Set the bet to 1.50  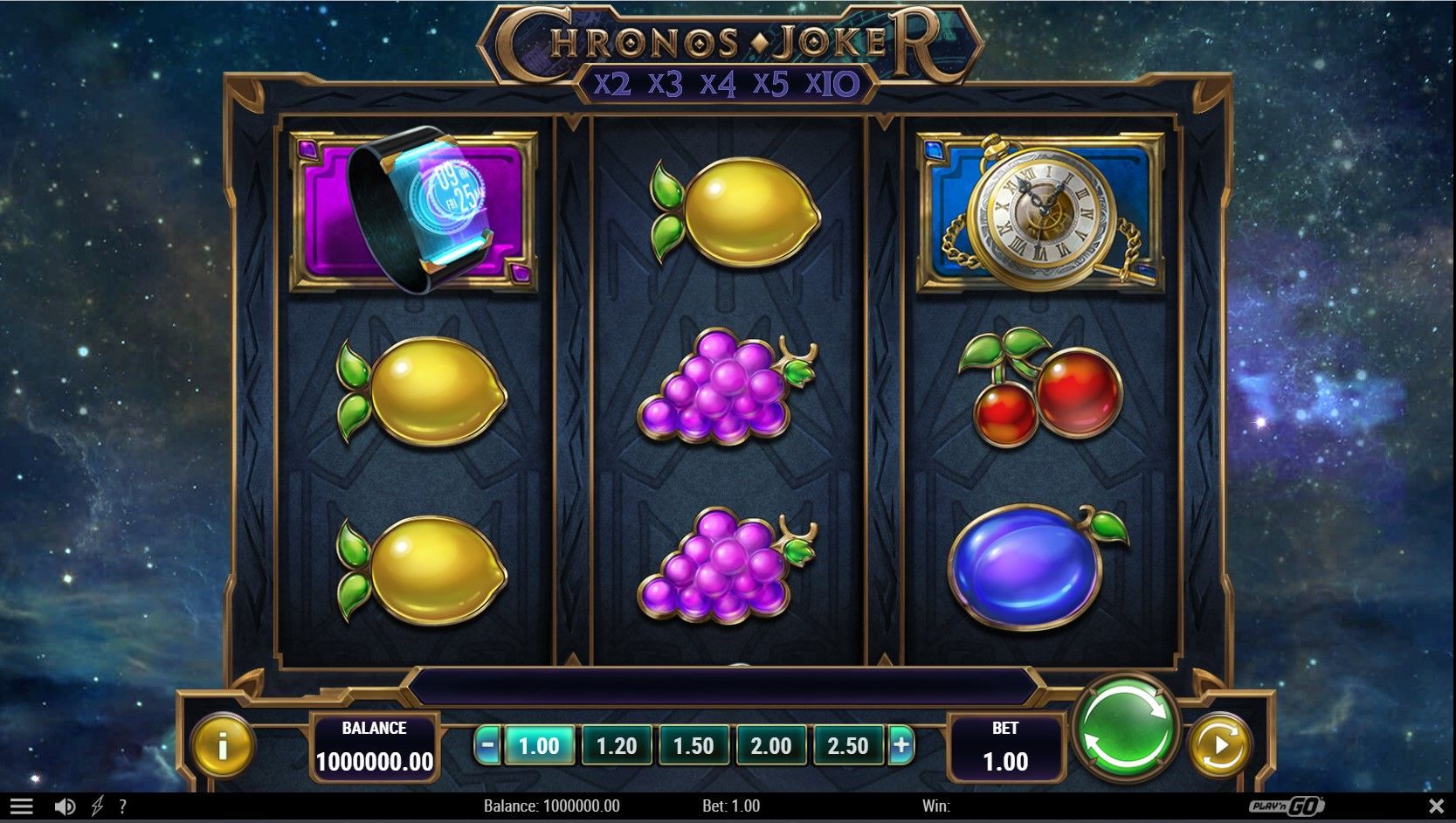coord(693,745)
